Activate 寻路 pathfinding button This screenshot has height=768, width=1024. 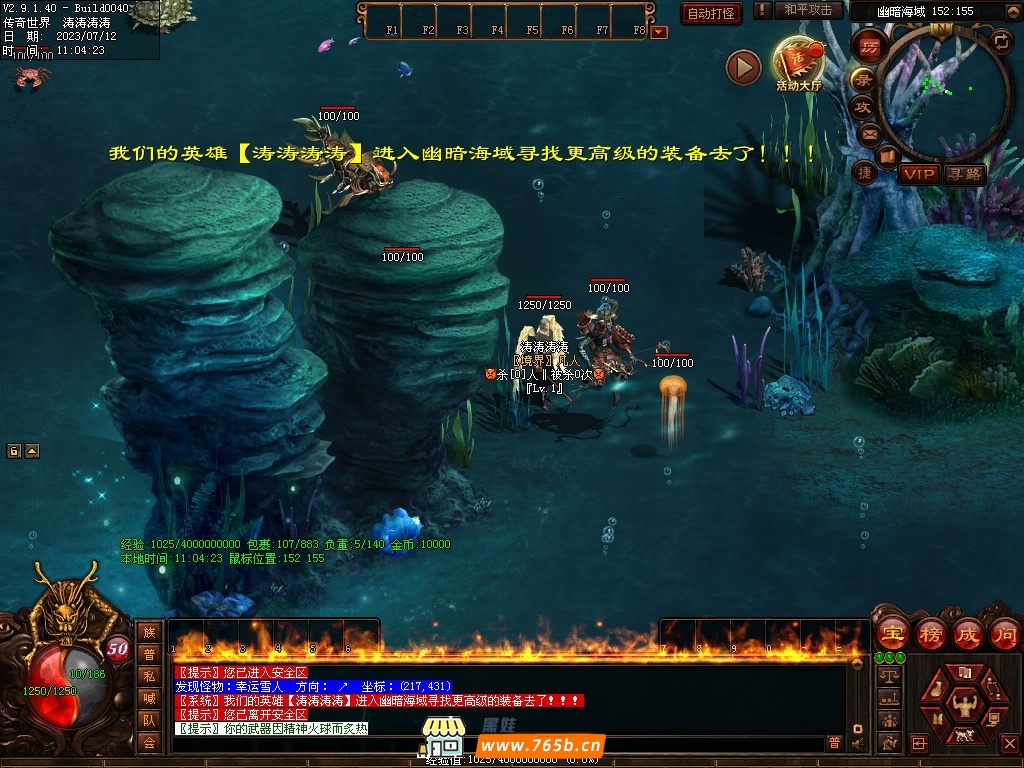965,174
